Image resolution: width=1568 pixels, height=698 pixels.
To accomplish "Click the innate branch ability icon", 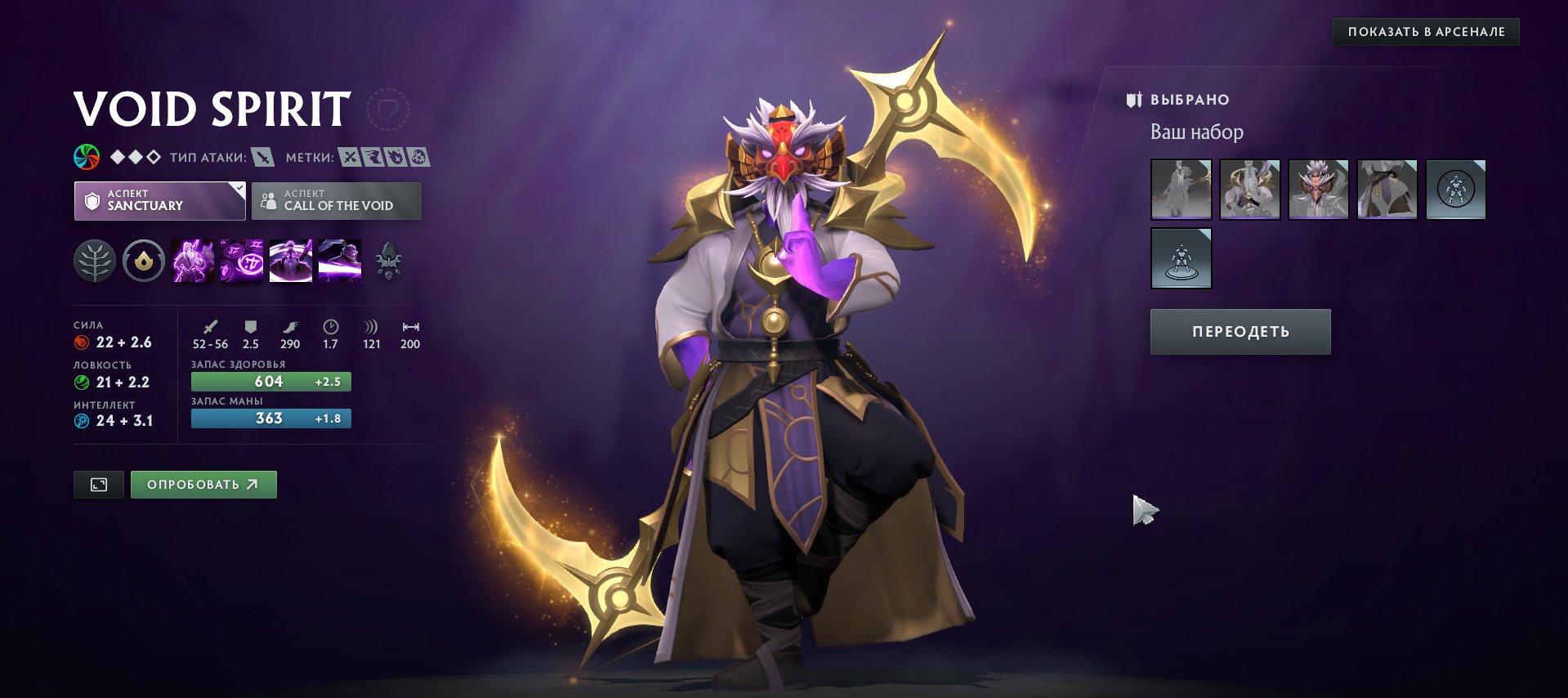I will tap(96, 260).
